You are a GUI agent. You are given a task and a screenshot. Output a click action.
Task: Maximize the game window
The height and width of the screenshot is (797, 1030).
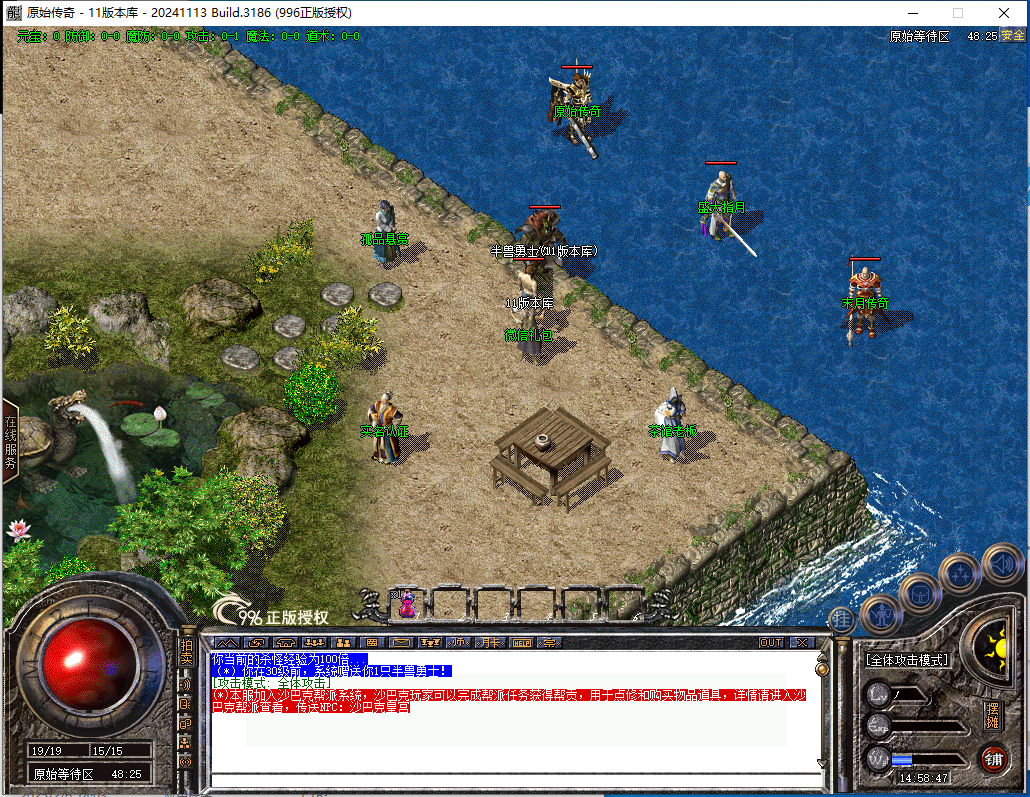pyautogui.click(x=957, y=13)
